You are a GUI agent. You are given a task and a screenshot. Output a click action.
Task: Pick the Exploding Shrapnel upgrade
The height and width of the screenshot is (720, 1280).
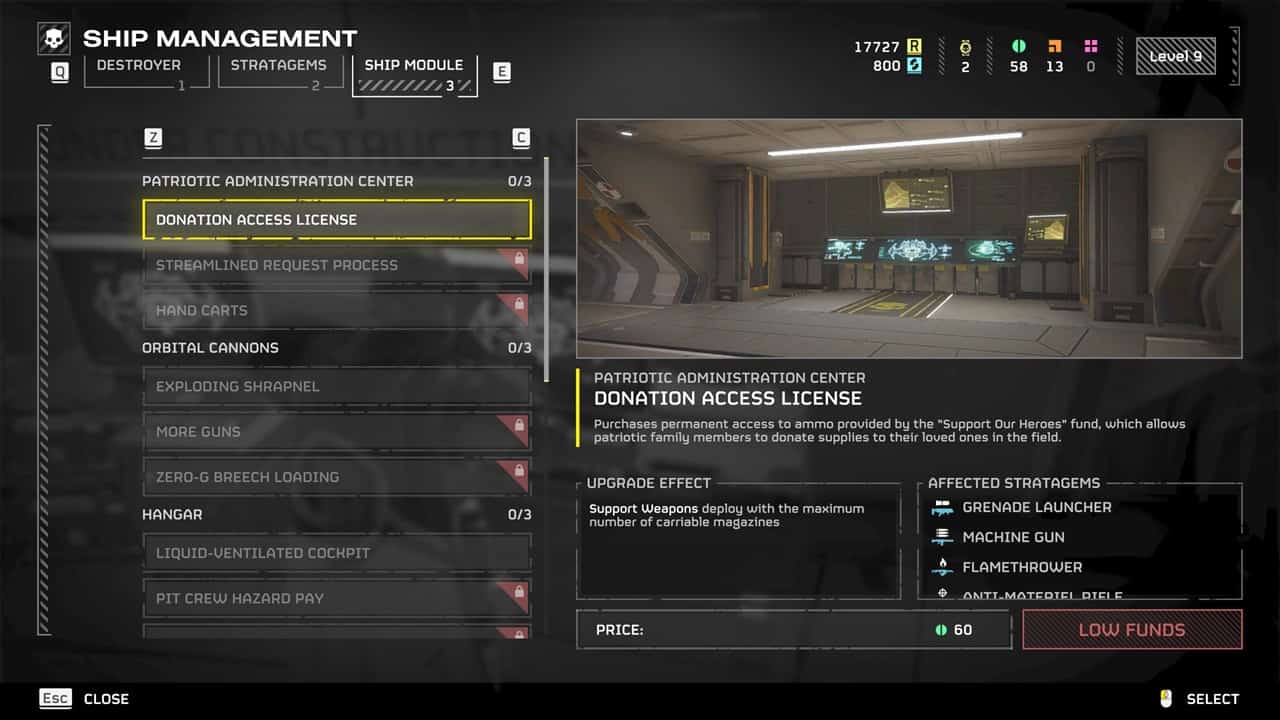tap(337, 386)
